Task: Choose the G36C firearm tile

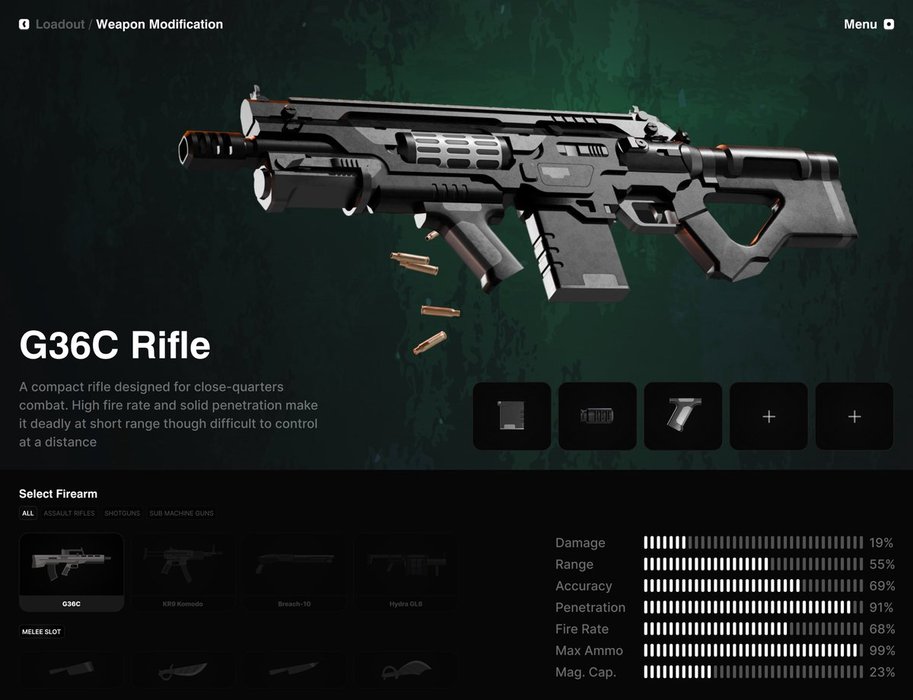Action: click(x=71, y=572)
